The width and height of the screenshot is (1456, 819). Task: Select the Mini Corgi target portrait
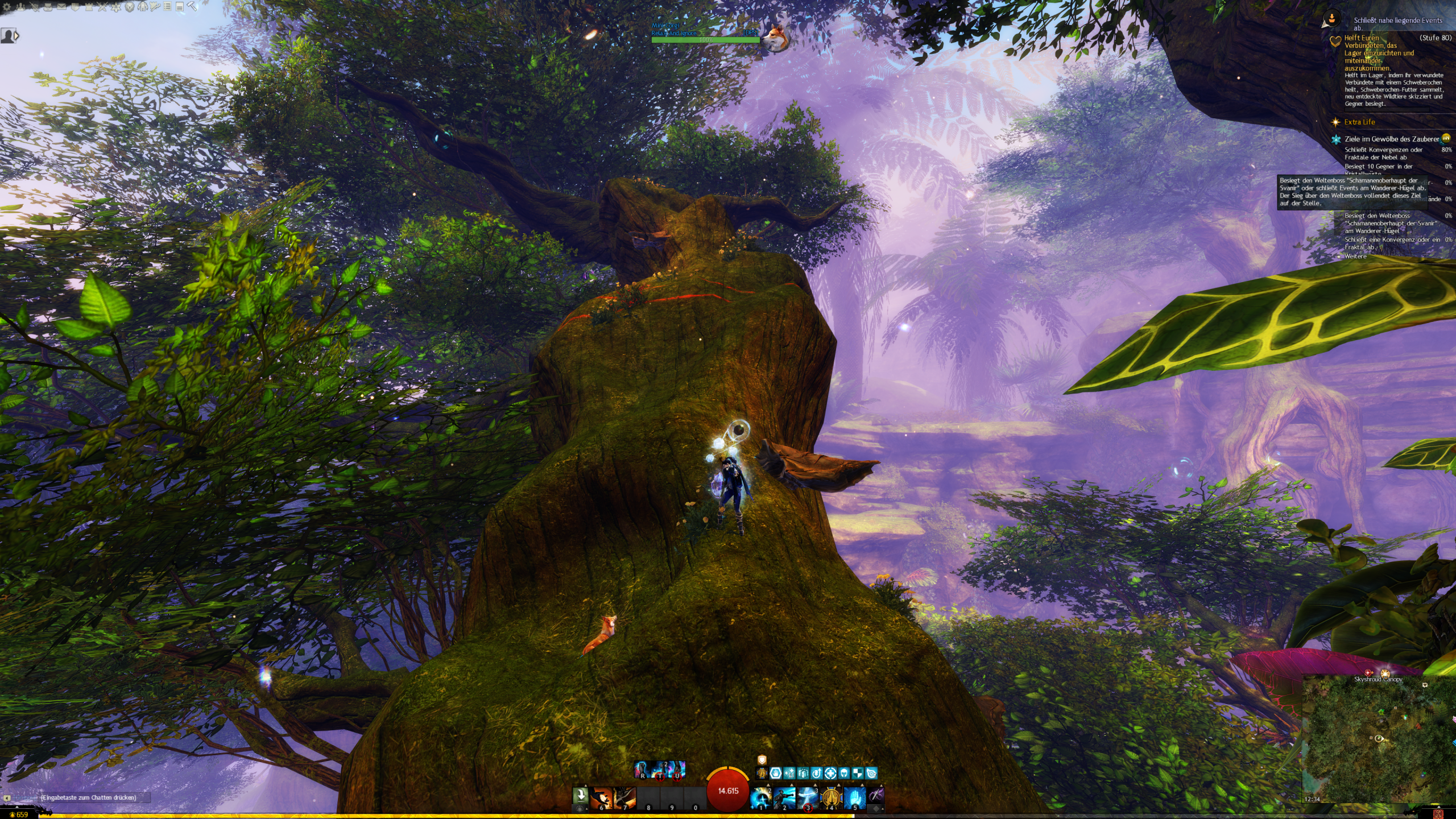(x=774, y=37)
